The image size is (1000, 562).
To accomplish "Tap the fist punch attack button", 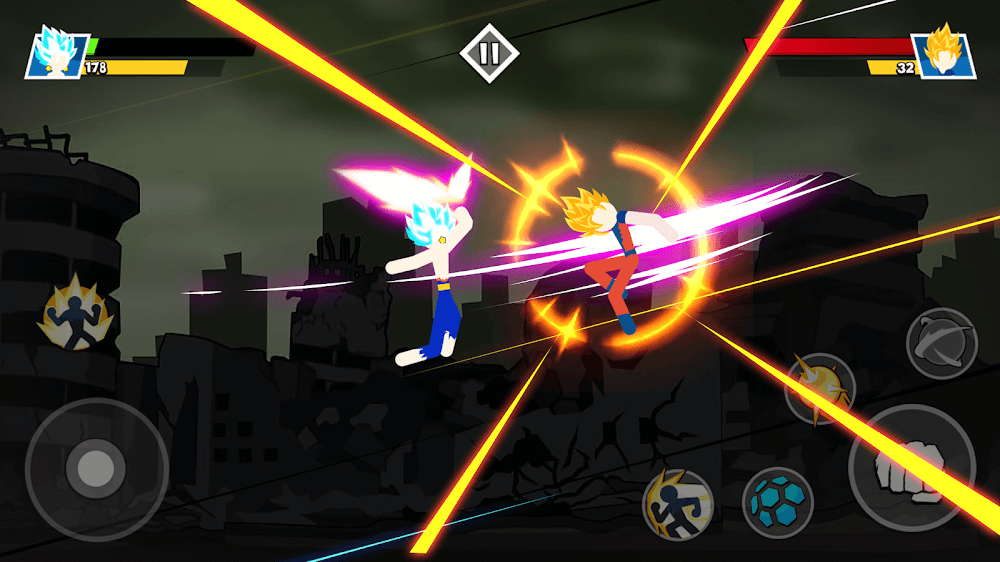I will click(911, 468).
